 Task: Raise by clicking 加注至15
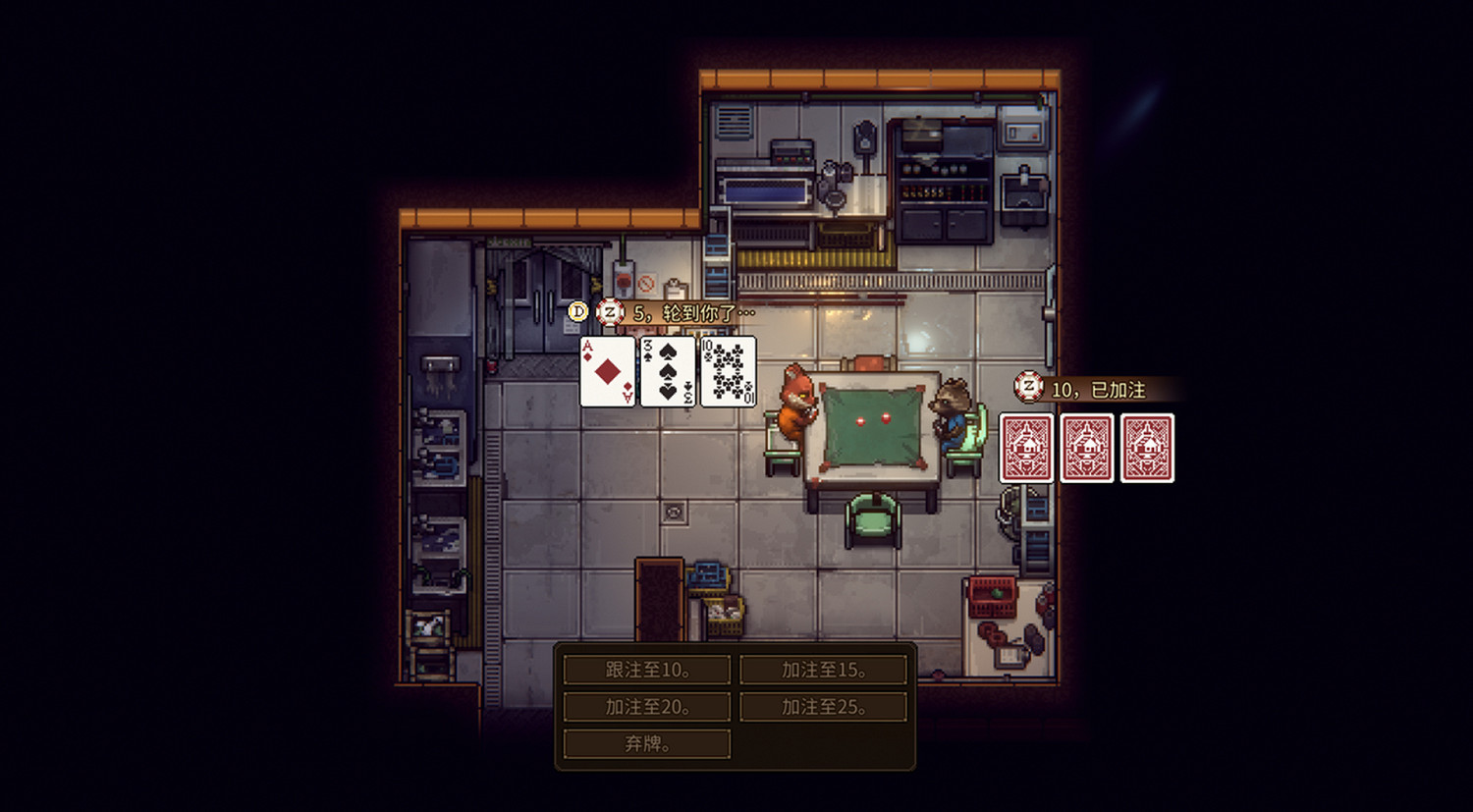coord(823,669)
